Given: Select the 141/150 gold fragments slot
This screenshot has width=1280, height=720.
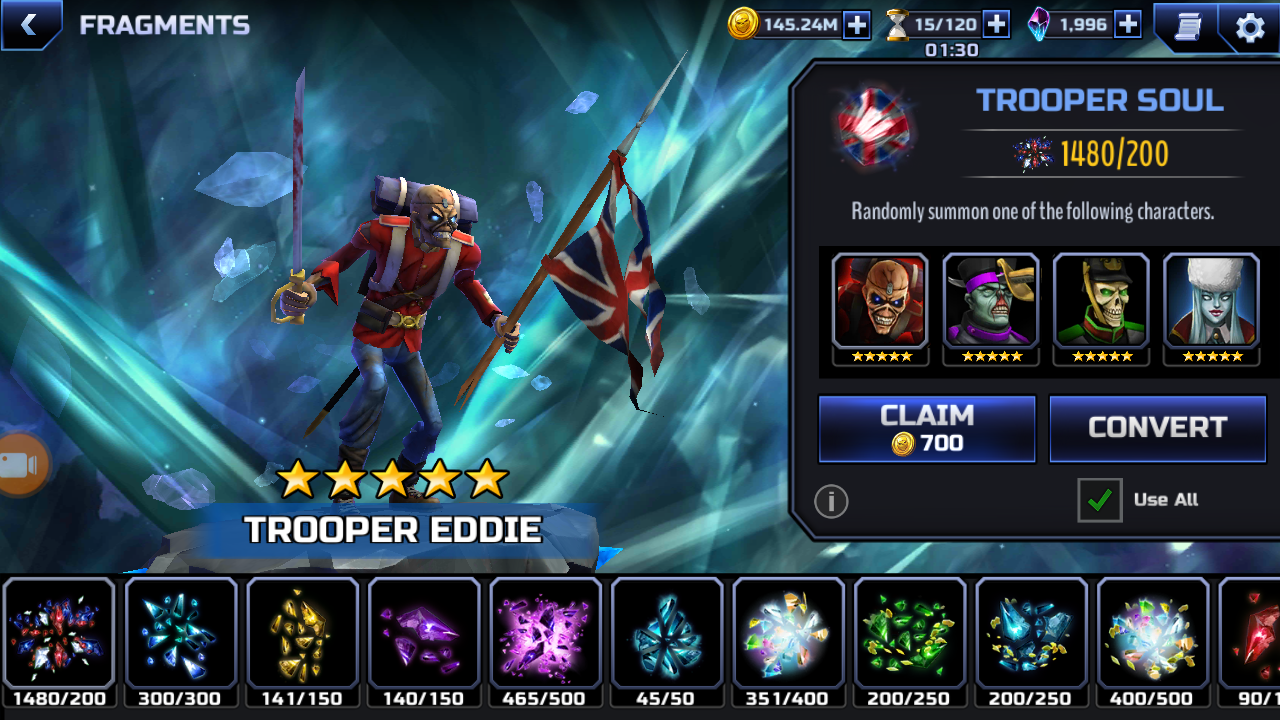Looking at the screenshot, I should pyautogui.click(x=302, y=635).
